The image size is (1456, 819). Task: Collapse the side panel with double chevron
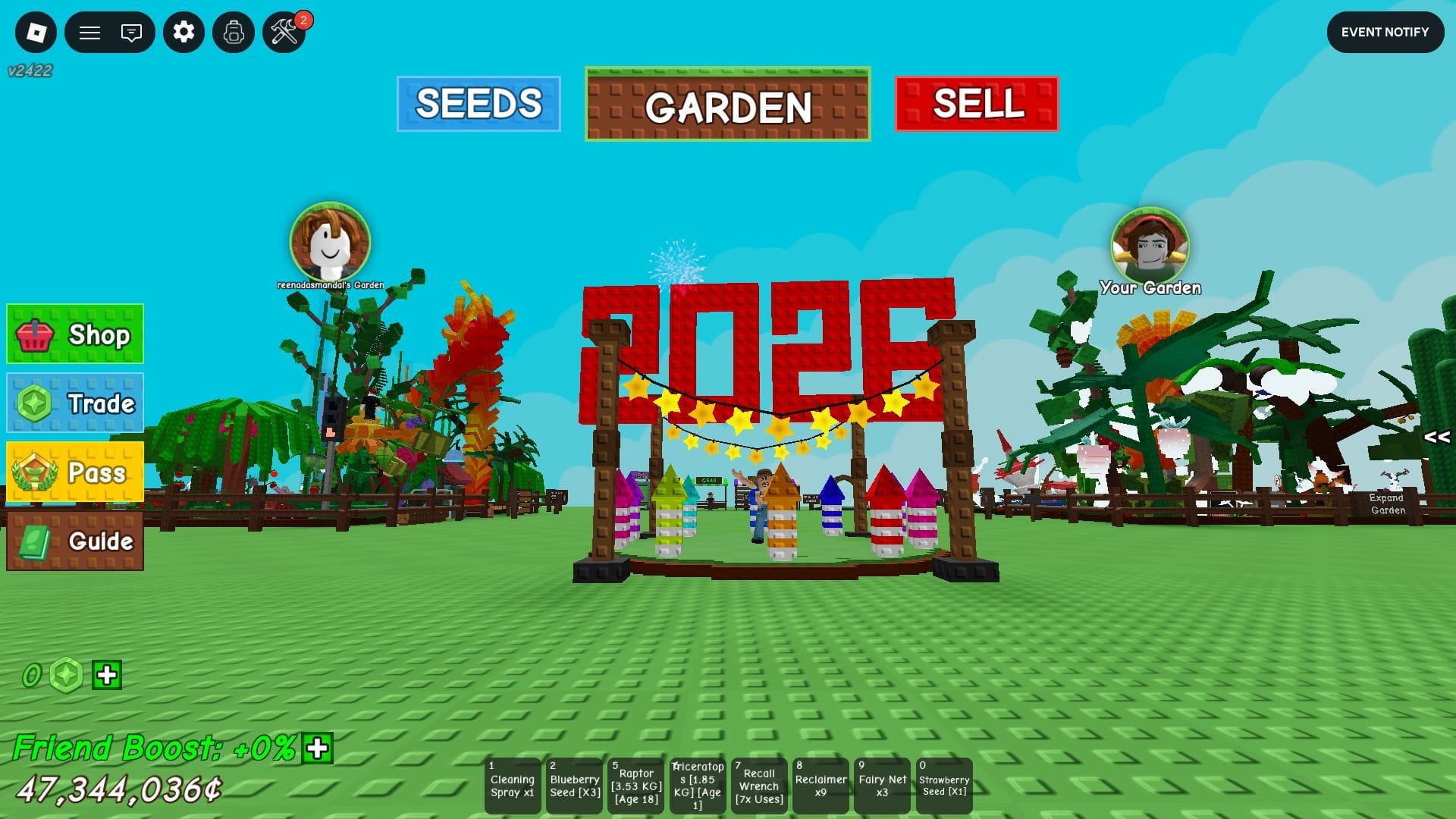pyautogui.click(x=1436, y=435)
